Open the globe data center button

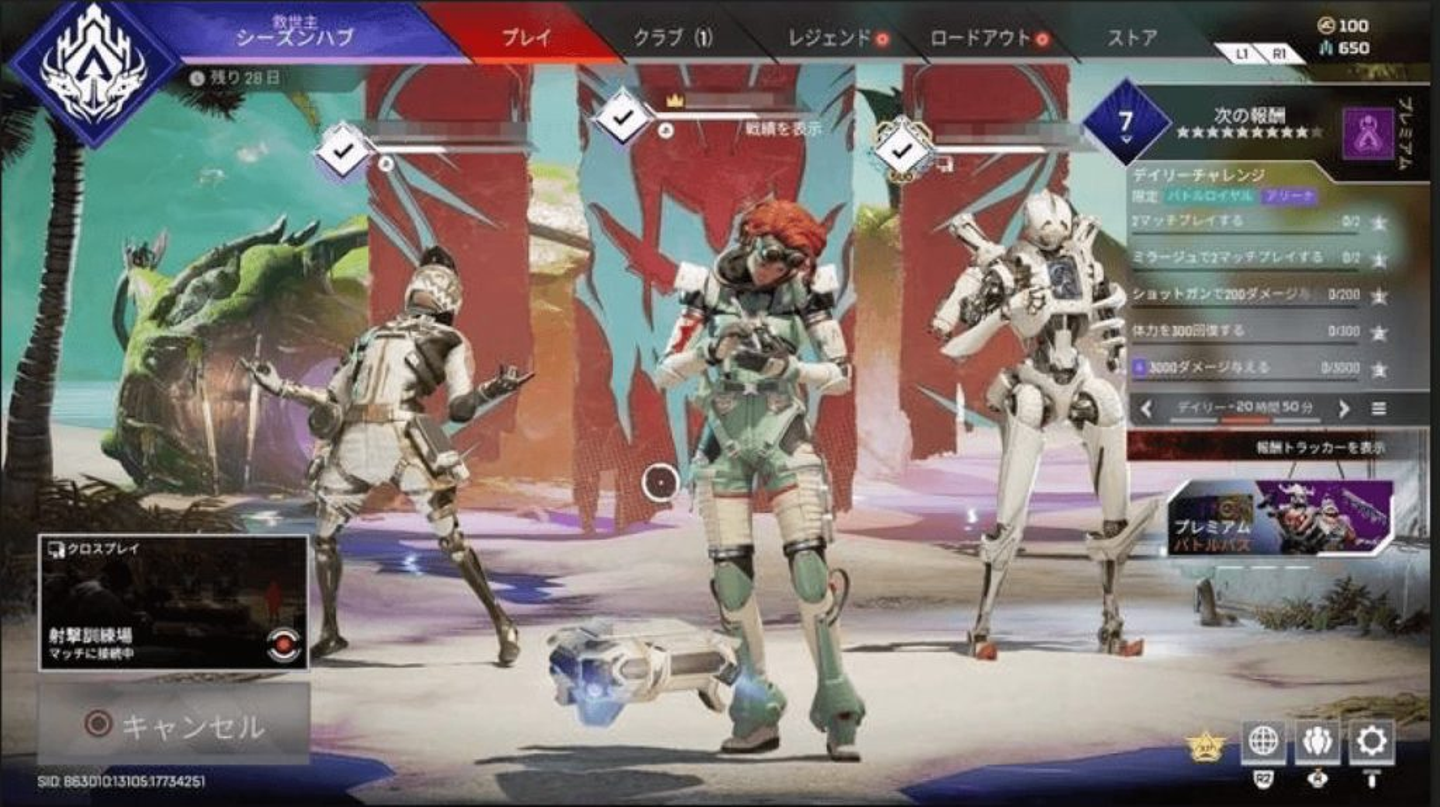tap(1263, 741)
